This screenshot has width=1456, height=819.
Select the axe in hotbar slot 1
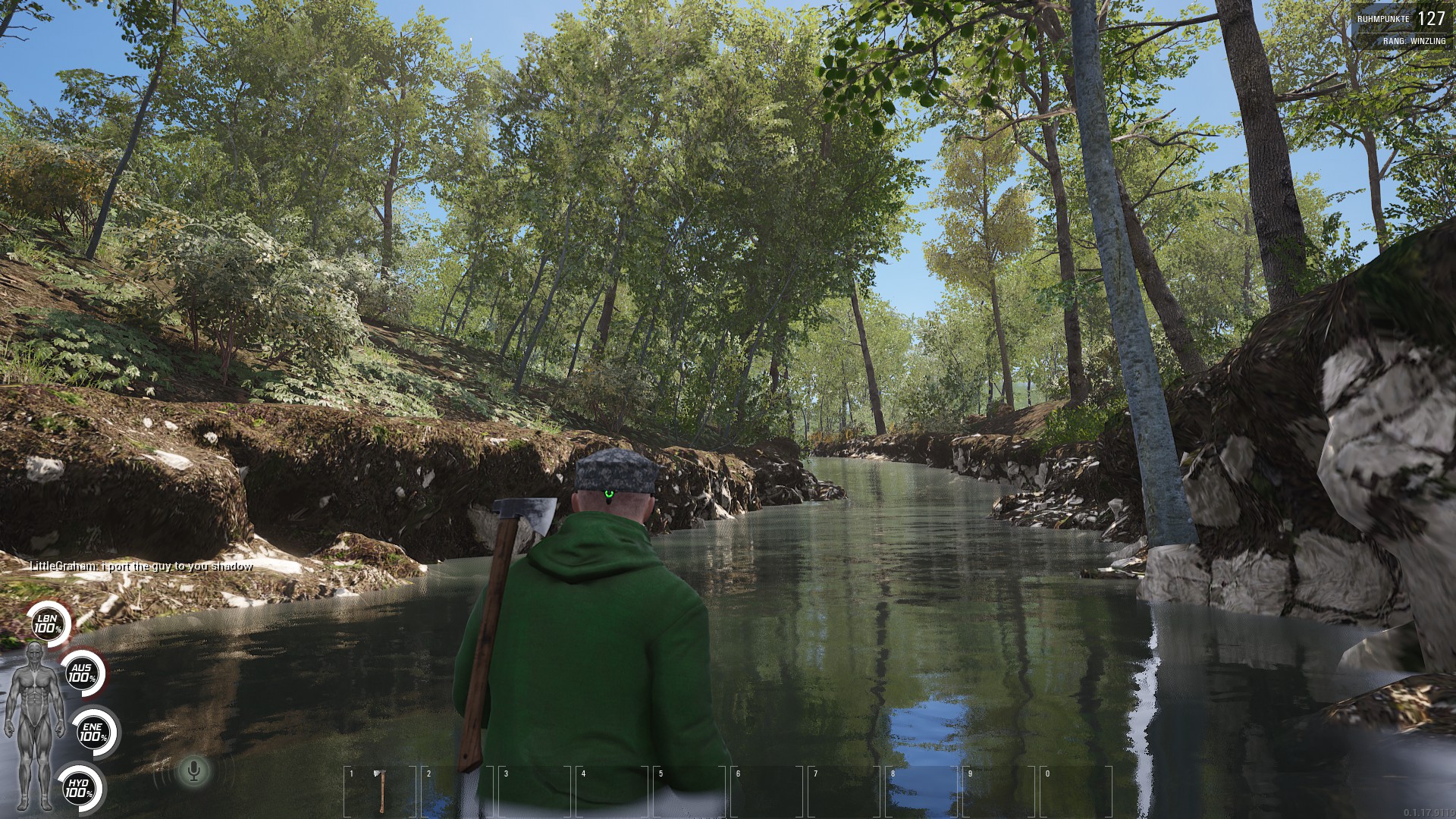[x=381, y=790]
